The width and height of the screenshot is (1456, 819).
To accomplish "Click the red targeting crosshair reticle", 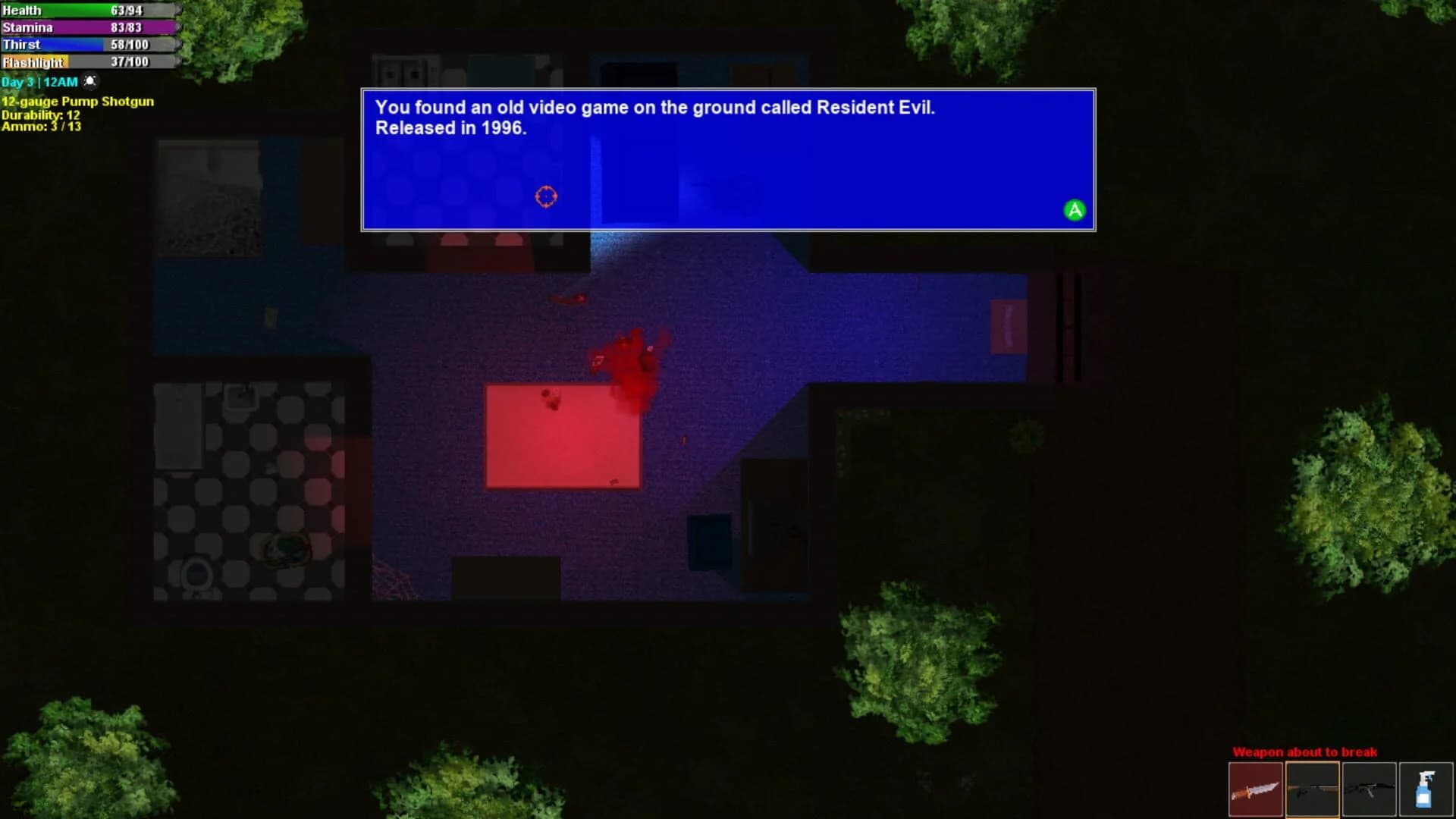I will coord(547,196).
